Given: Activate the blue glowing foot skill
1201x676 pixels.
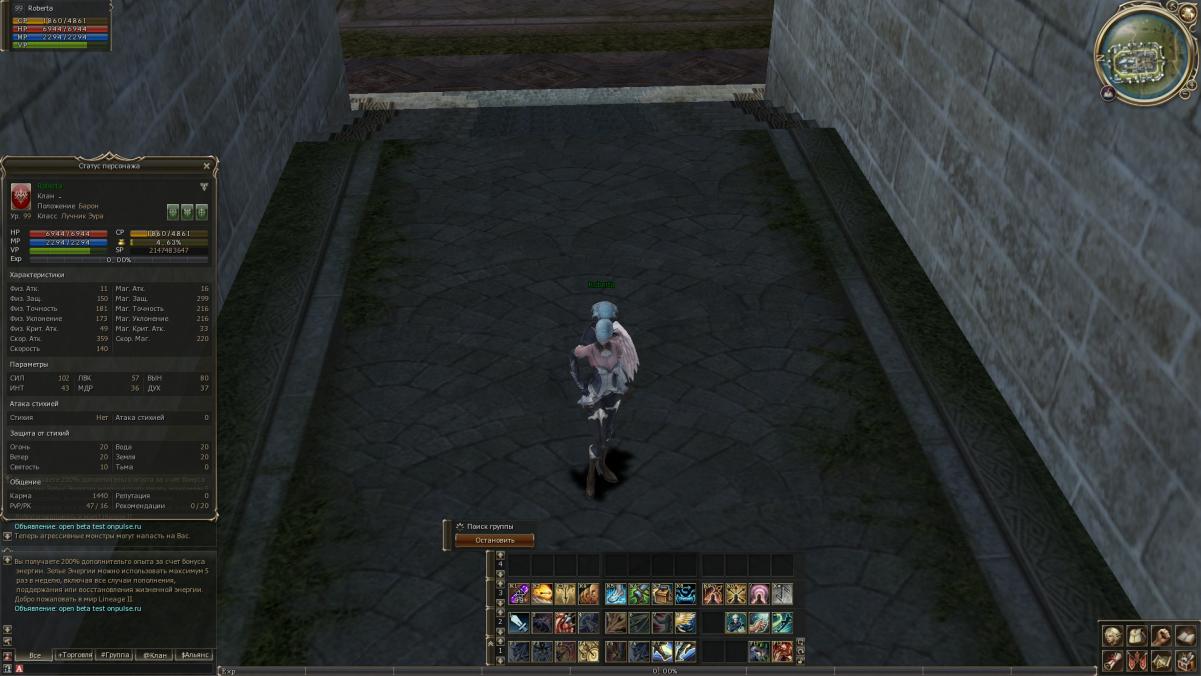Looking at the screenshot, I should (x=615, y=594).
